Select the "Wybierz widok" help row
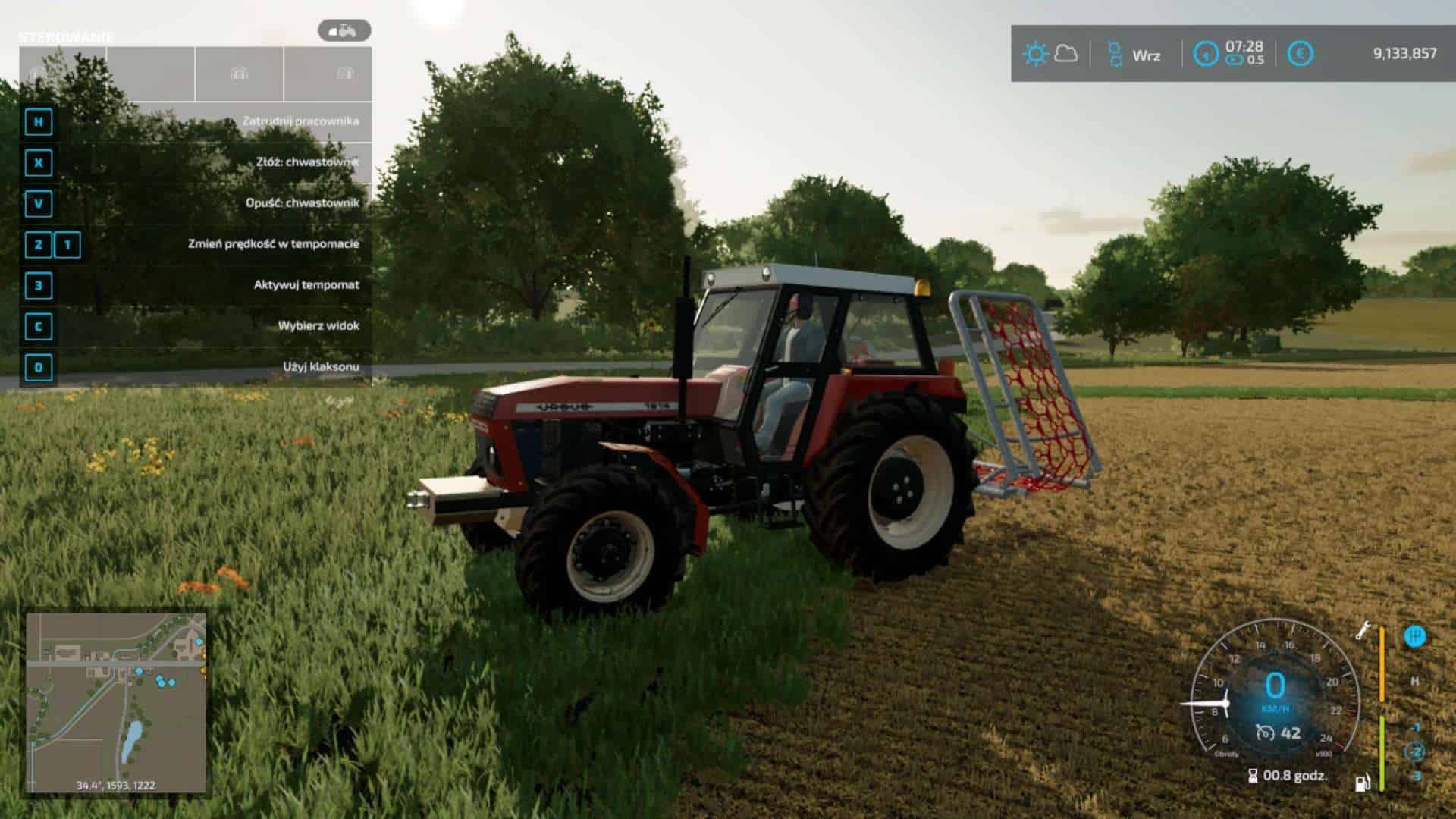The width and height of the screenshot is (1456, 819). 196,326
